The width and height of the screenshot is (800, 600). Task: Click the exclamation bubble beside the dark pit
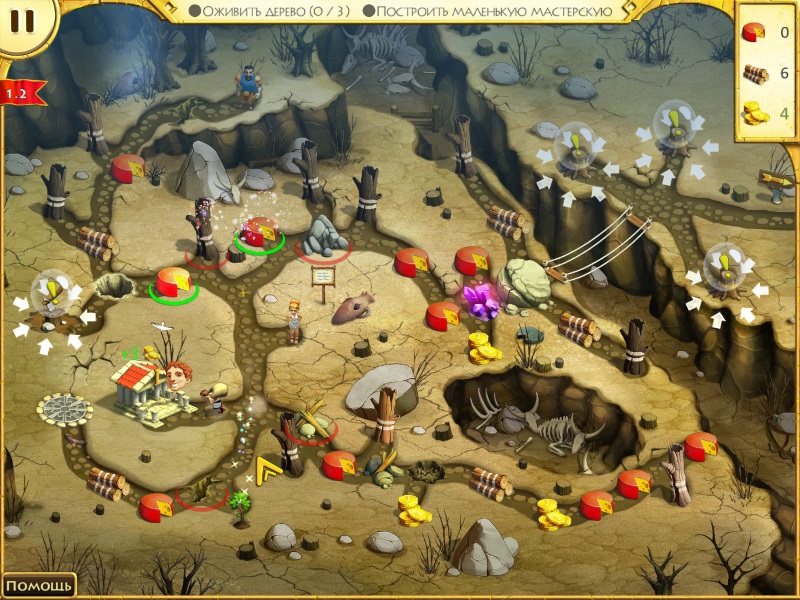point(49,295)
